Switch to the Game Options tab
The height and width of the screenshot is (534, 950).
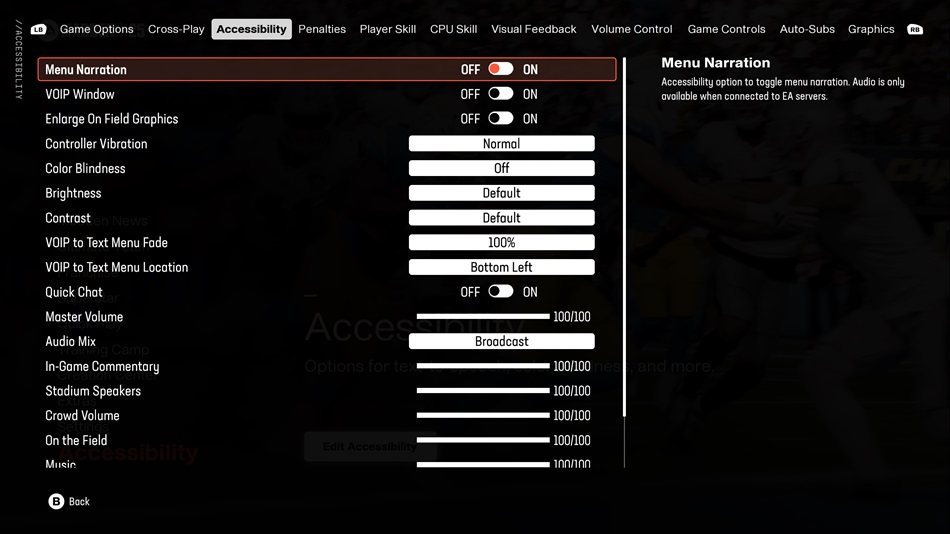pyautogui.click(x=96, y=29)
